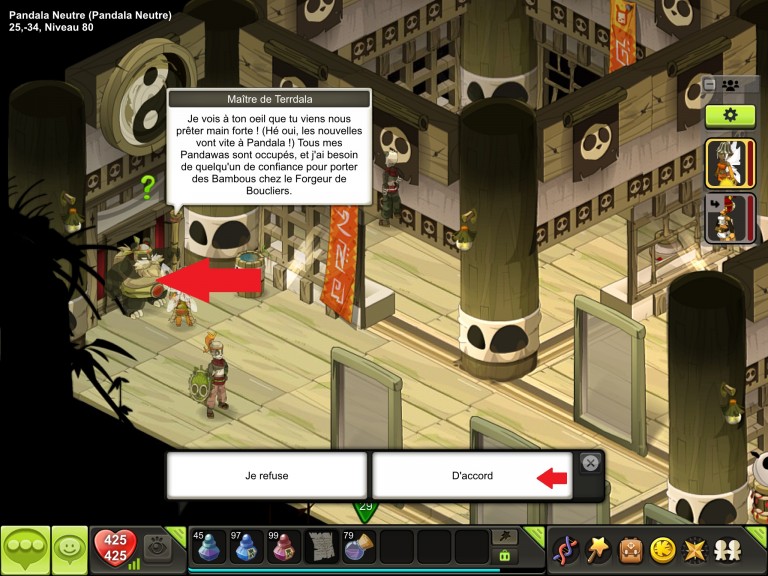Open the DNA helix characteristics icon
The width and height of the screenshot is (768, 576).
(x=566, y=549)
